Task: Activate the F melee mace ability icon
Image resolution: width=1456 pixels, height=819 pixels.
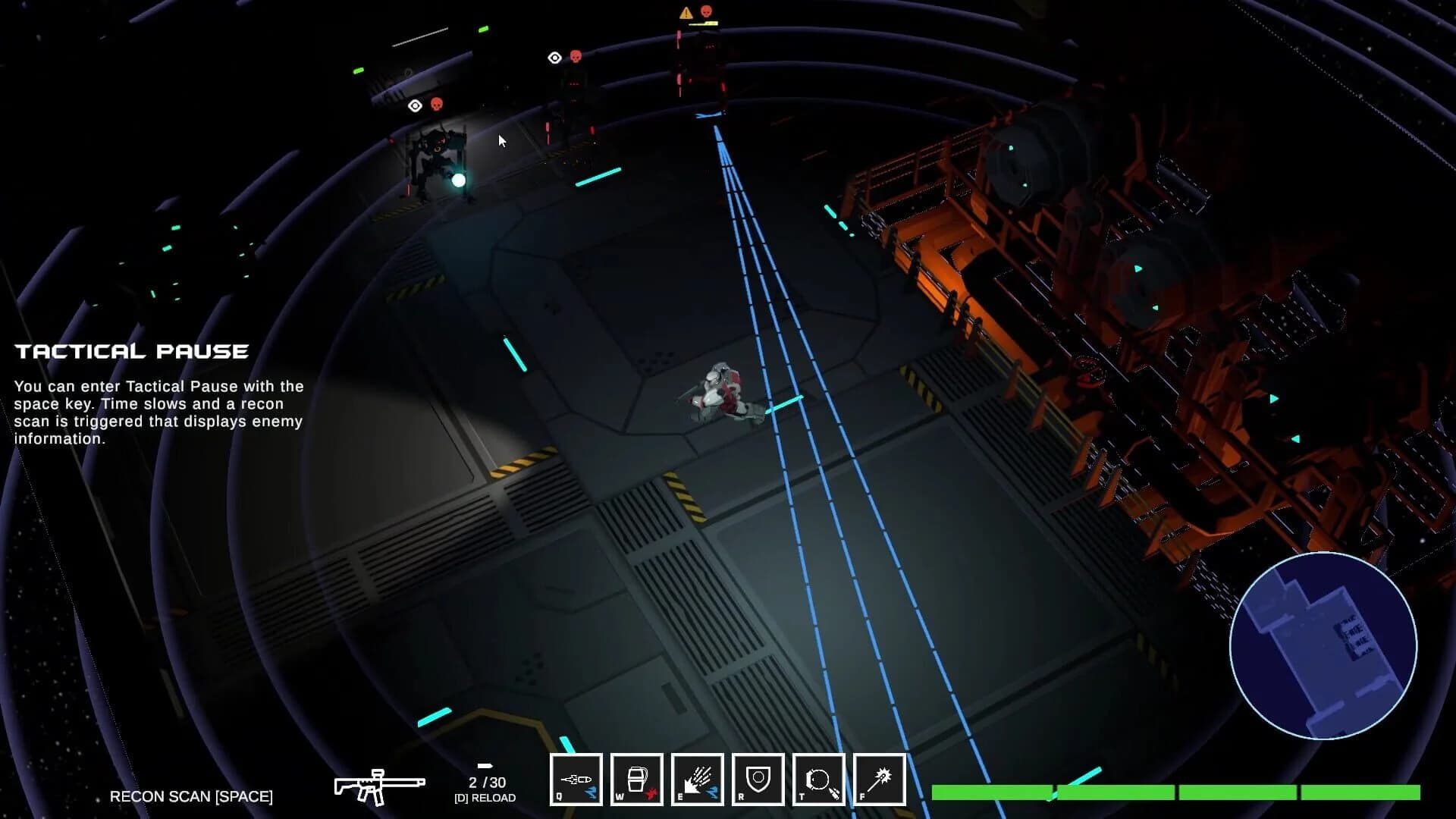Action: pos(880,779)
